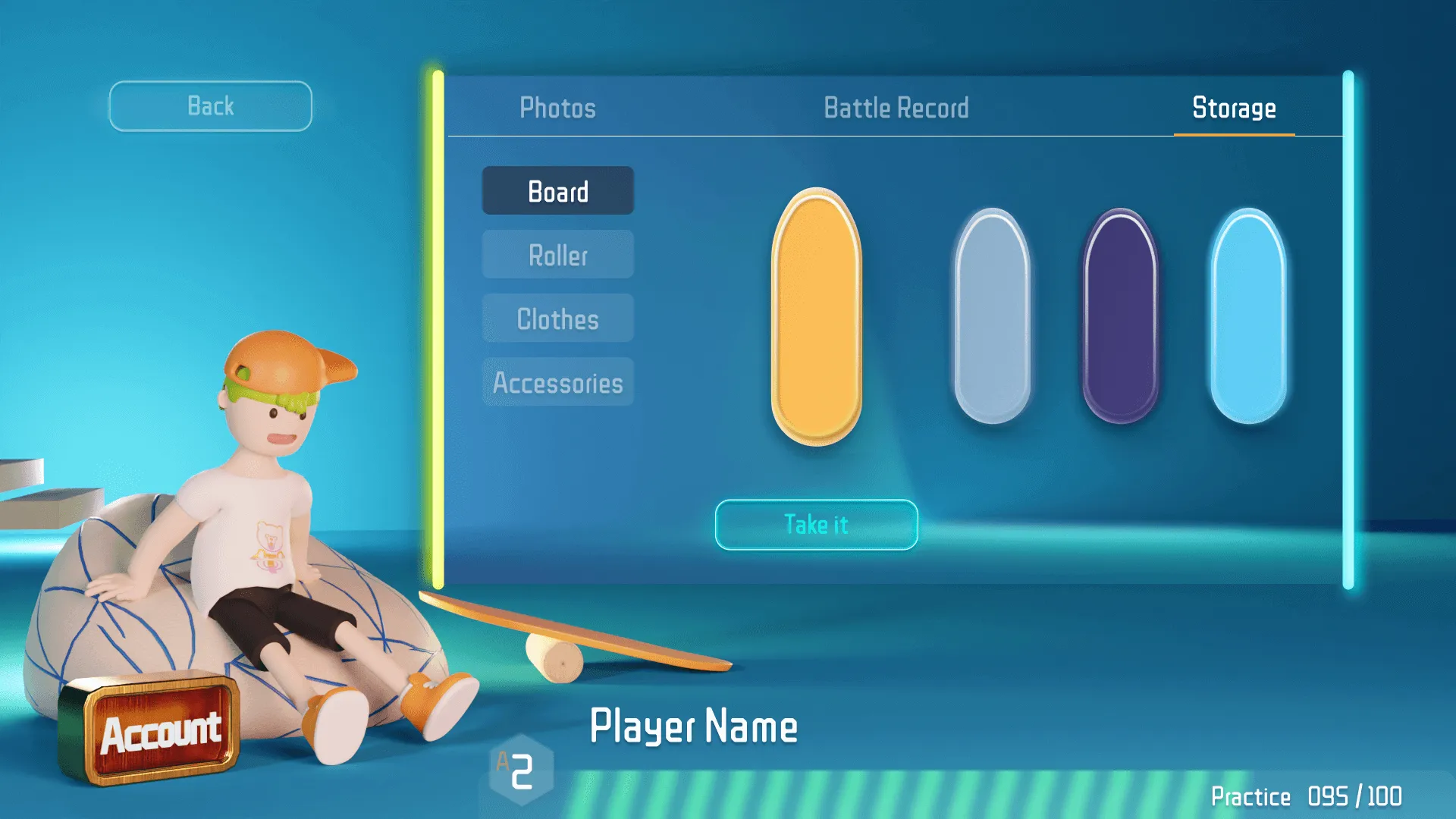The height and width of the screenshot is (819, 1456).
Task: Click the Player Name label
Action: click(x=695, y=726)
